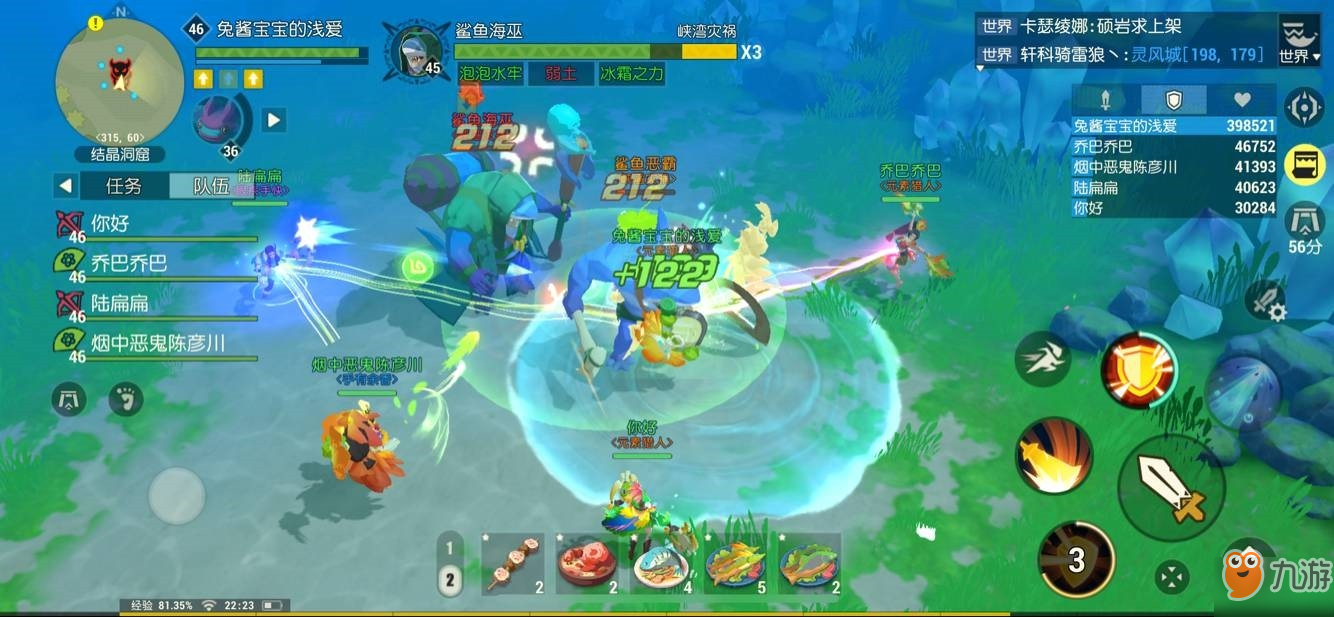Screen dimensions: 1334x617
Task: Collapse the team panel with the left arrow
Action: 65,185
